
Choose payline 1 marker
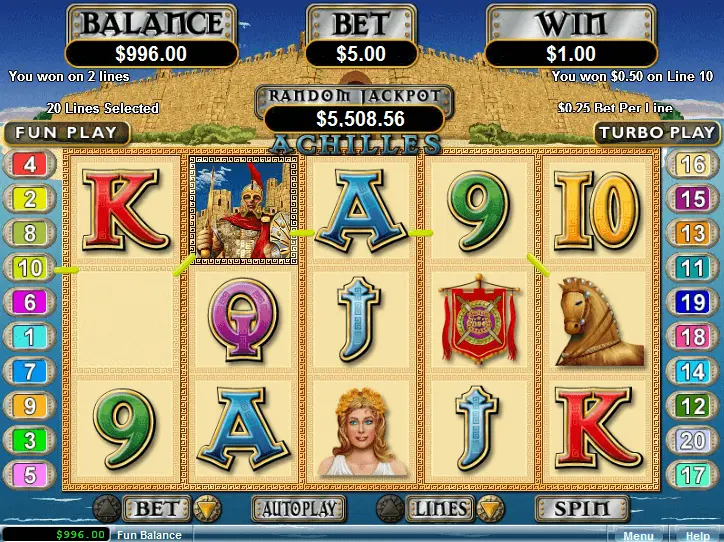point(30,337)
